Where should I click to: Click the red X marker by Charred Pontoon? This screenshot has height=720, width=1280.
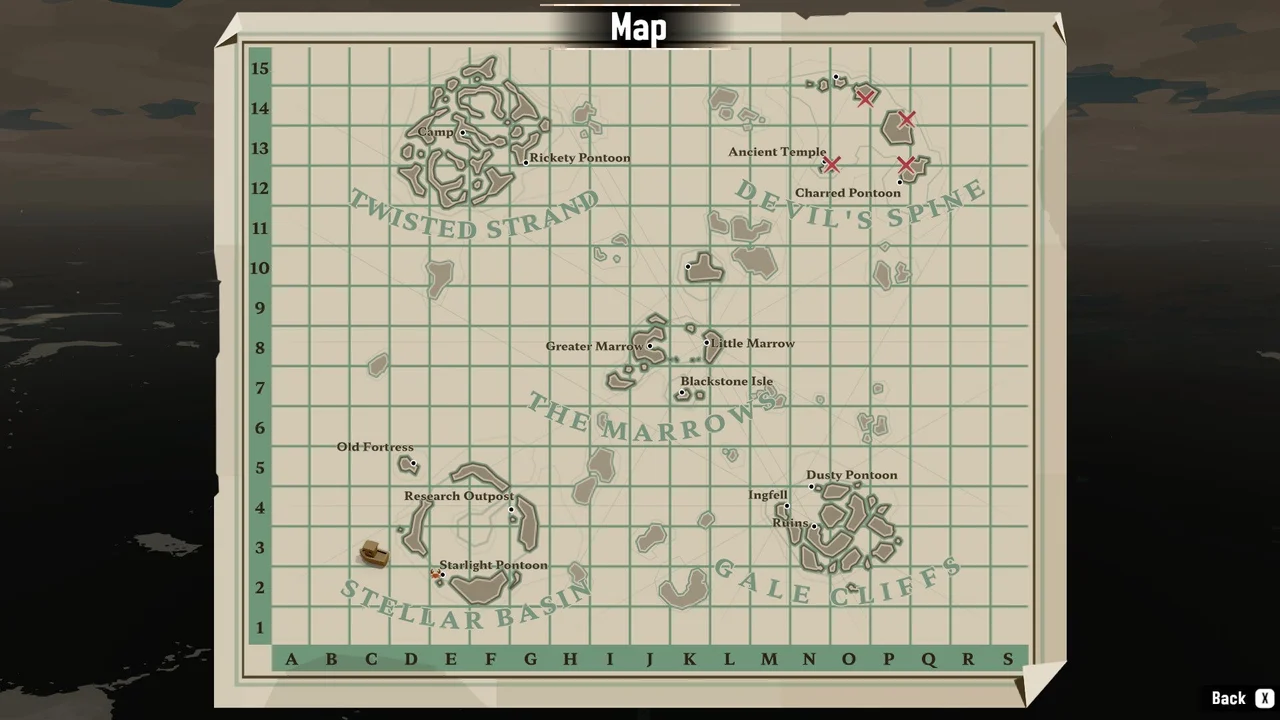click(x=905, y=166)
